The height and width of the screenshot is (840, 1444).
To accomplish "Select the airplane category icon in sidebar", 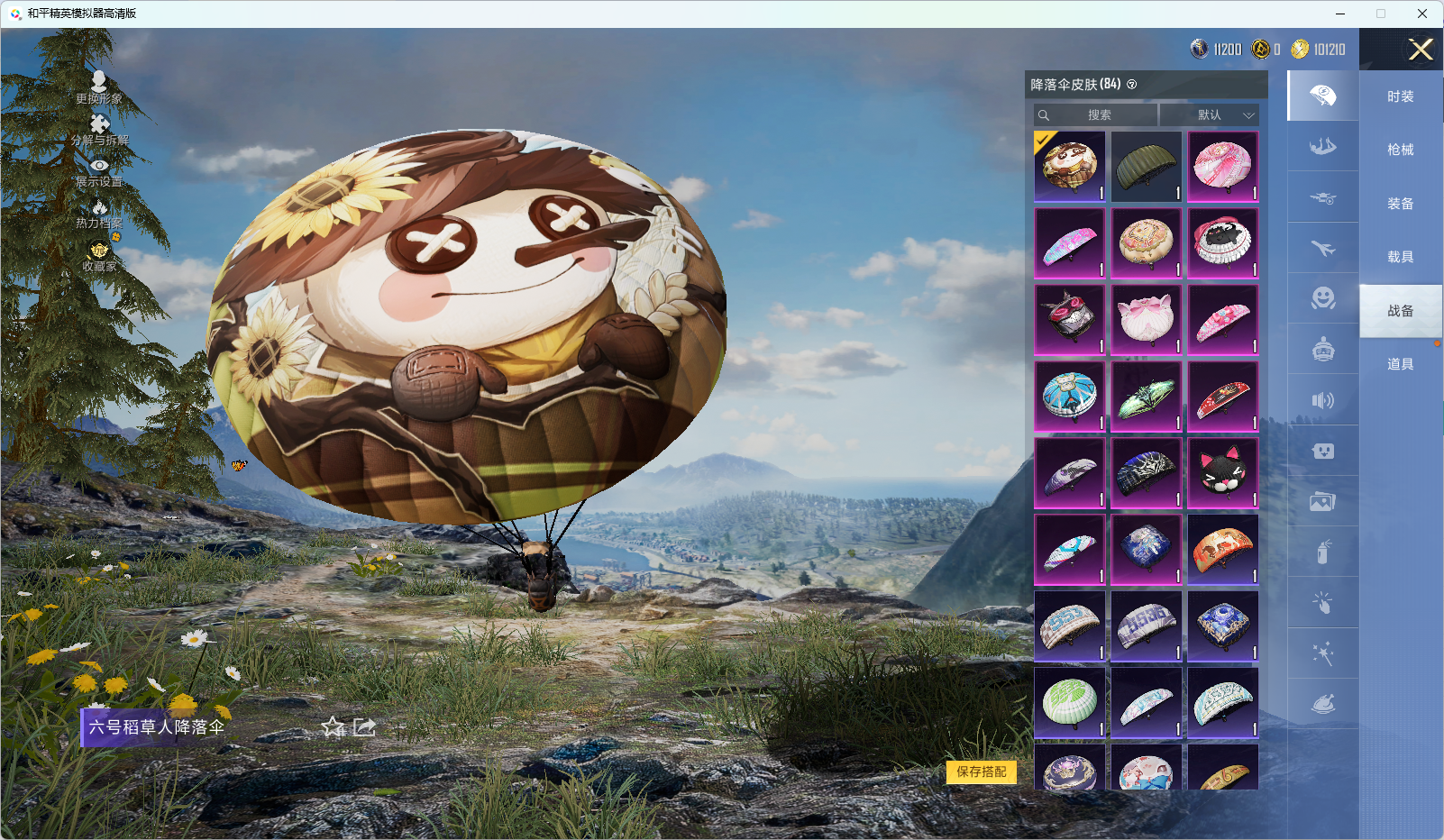I will click(1322, 248).
